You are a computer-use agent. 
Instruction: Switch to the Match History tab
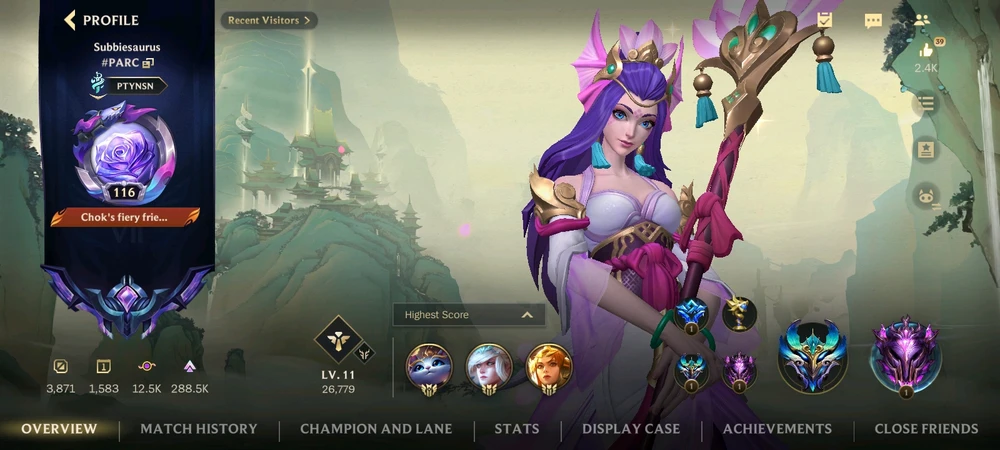coord(198,429)
